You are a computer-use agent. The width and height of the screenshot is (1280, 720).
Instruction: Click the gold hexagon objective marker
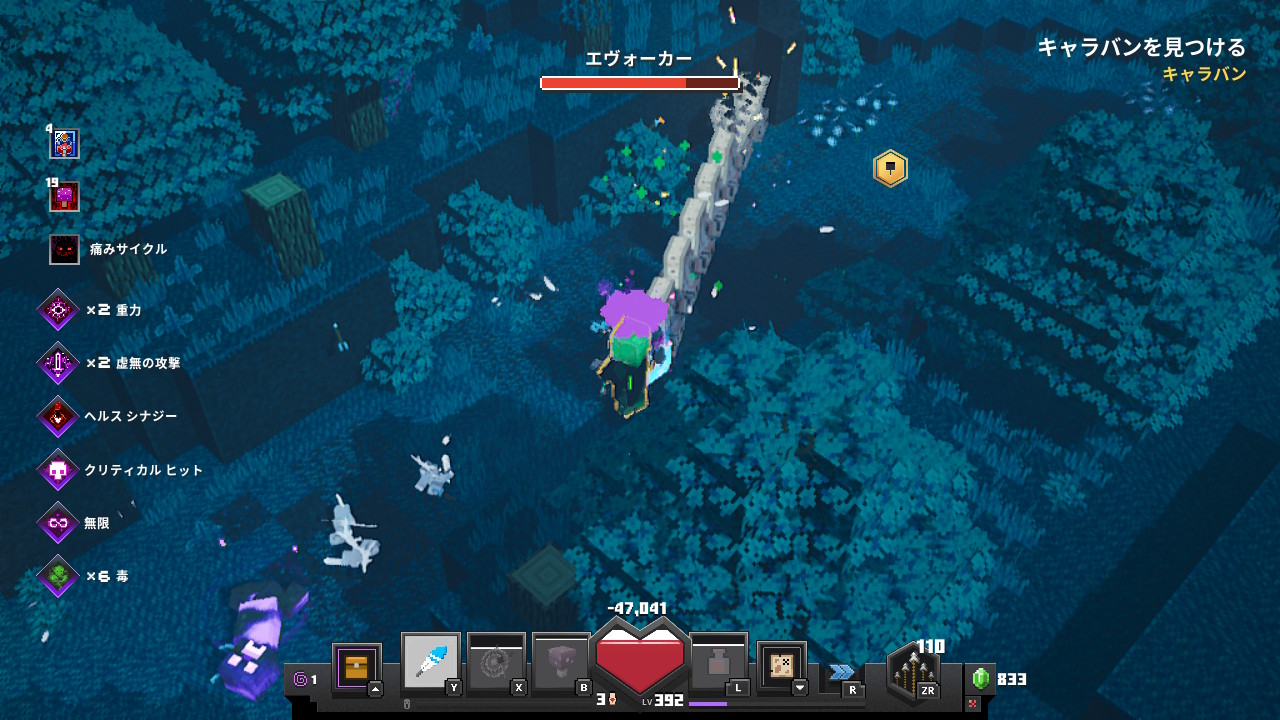point(889,168)
